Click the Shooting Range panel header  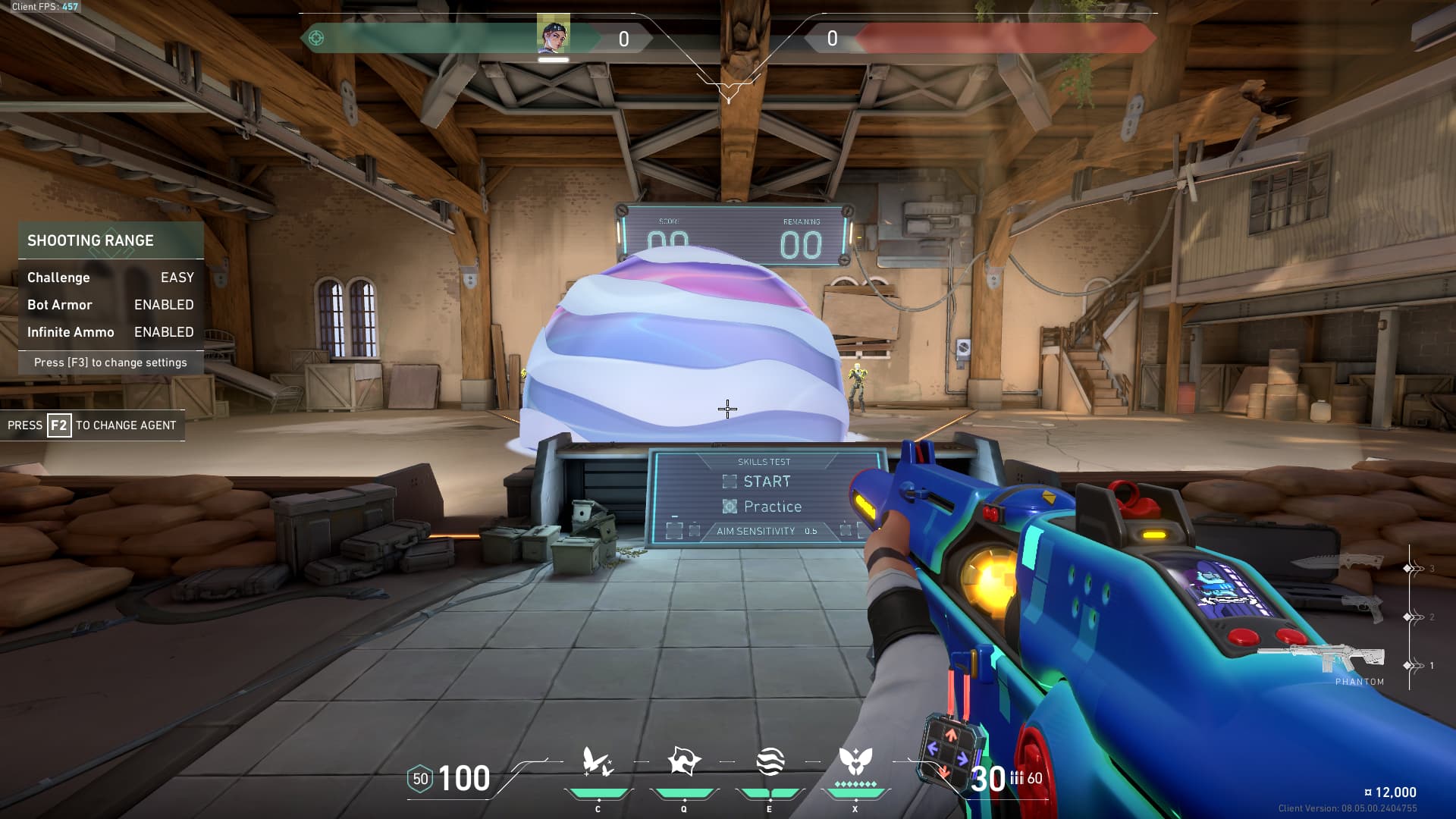click(111, 240)
